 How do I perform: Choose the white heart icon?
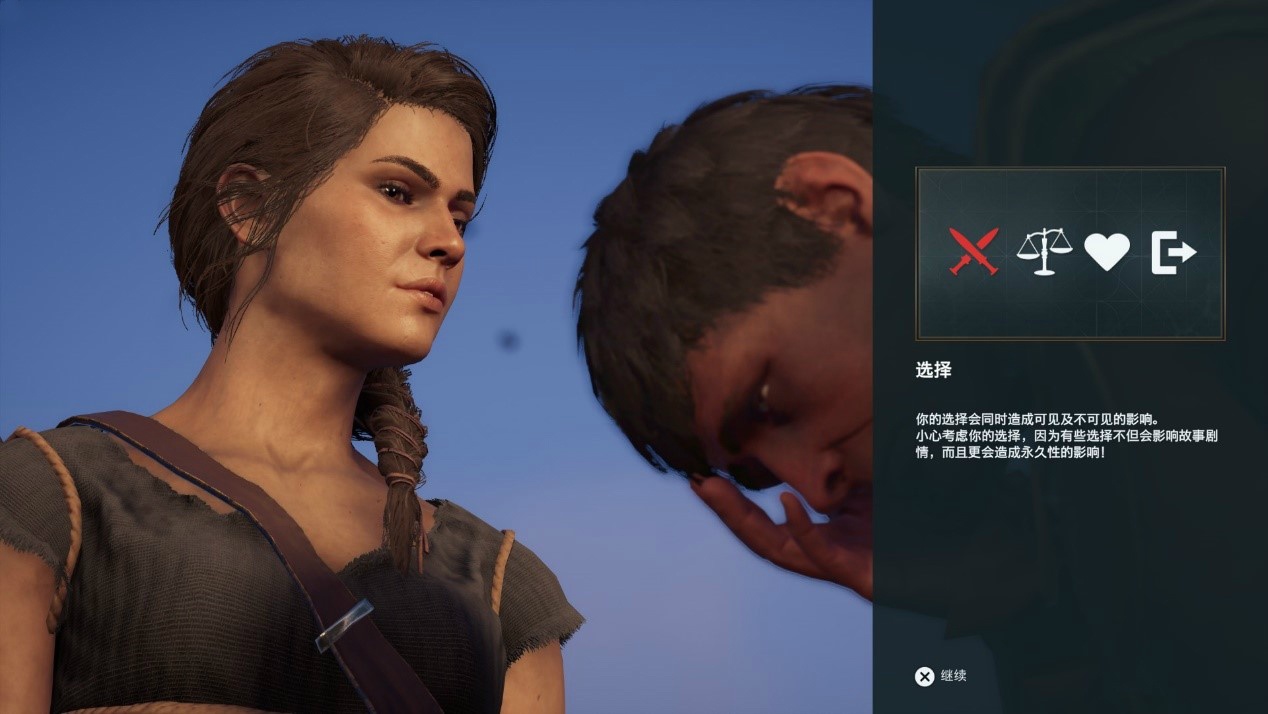[1107, 251]
